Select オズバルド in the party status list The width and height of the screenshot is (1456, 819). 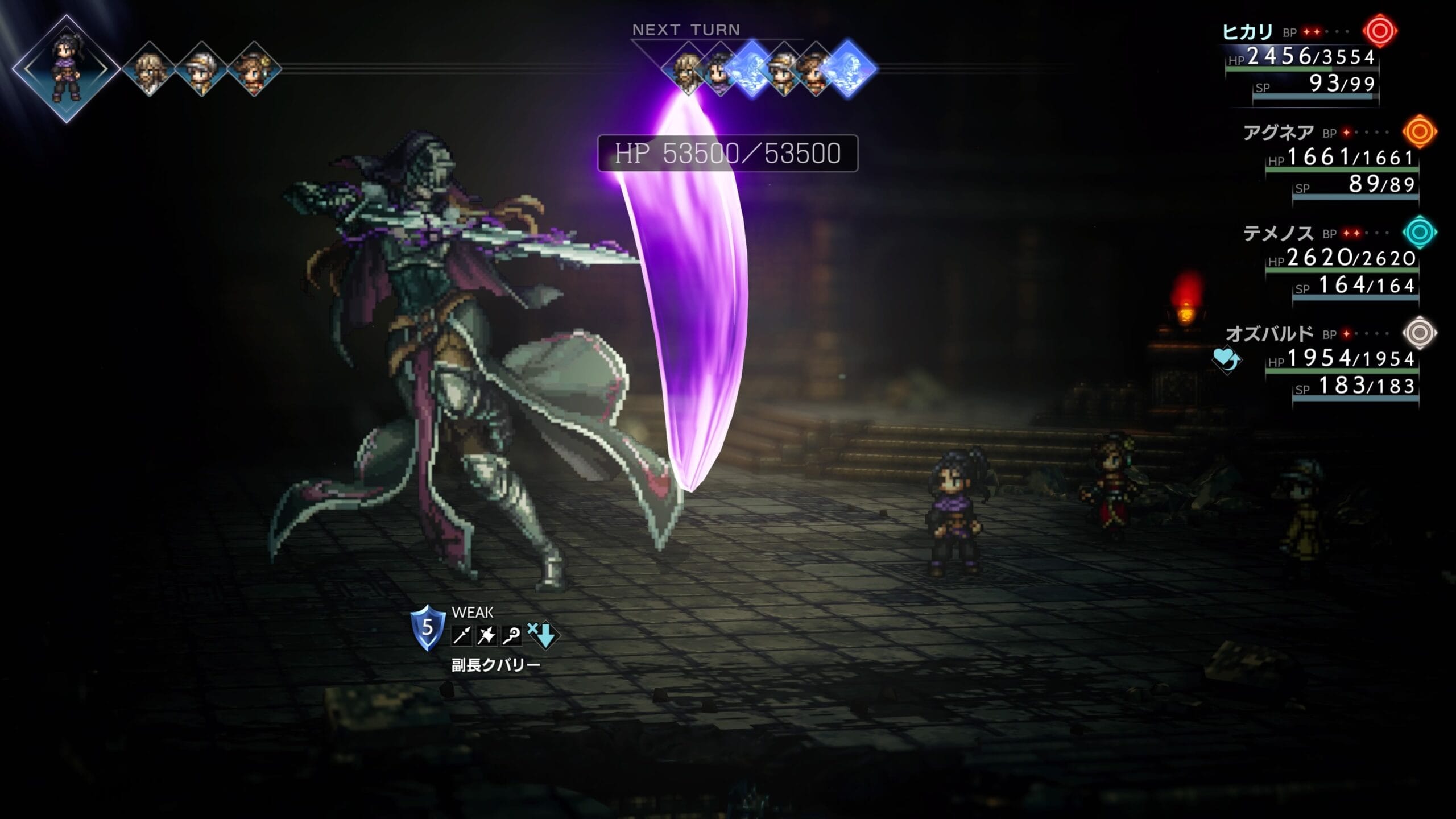tap(1269, 334)
